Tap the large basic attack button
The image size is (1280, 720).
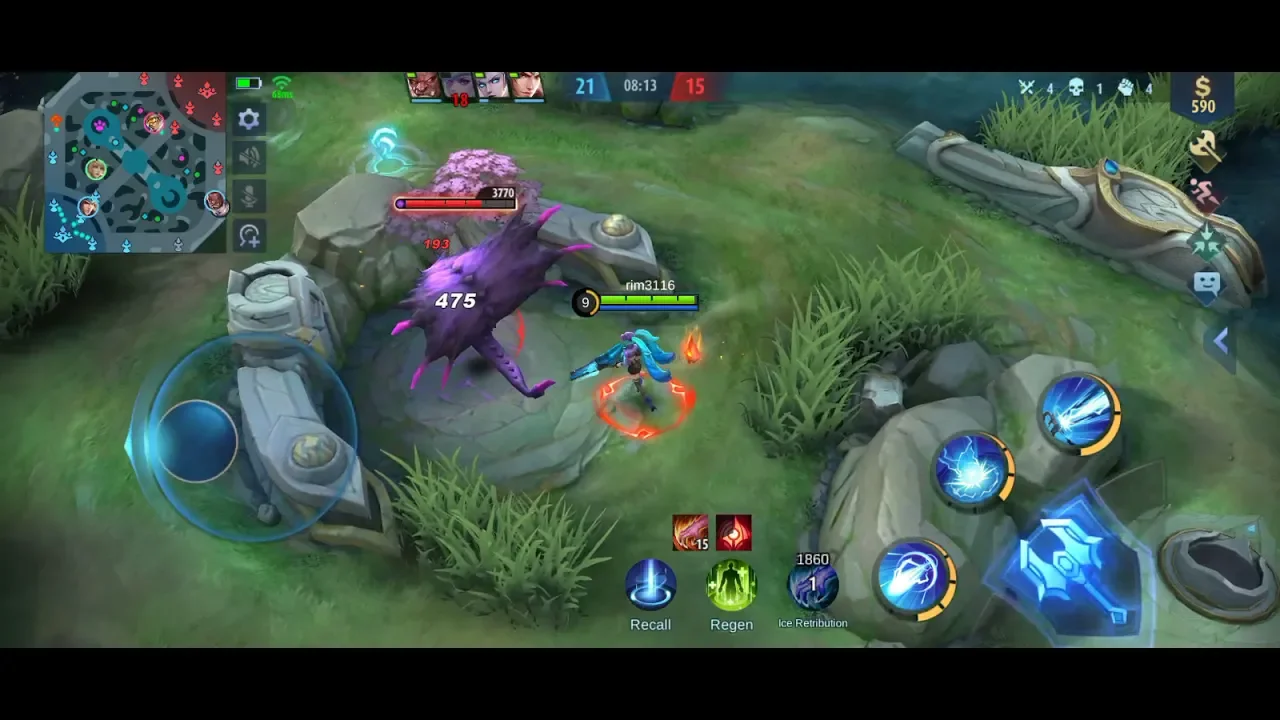[1072, 566]
